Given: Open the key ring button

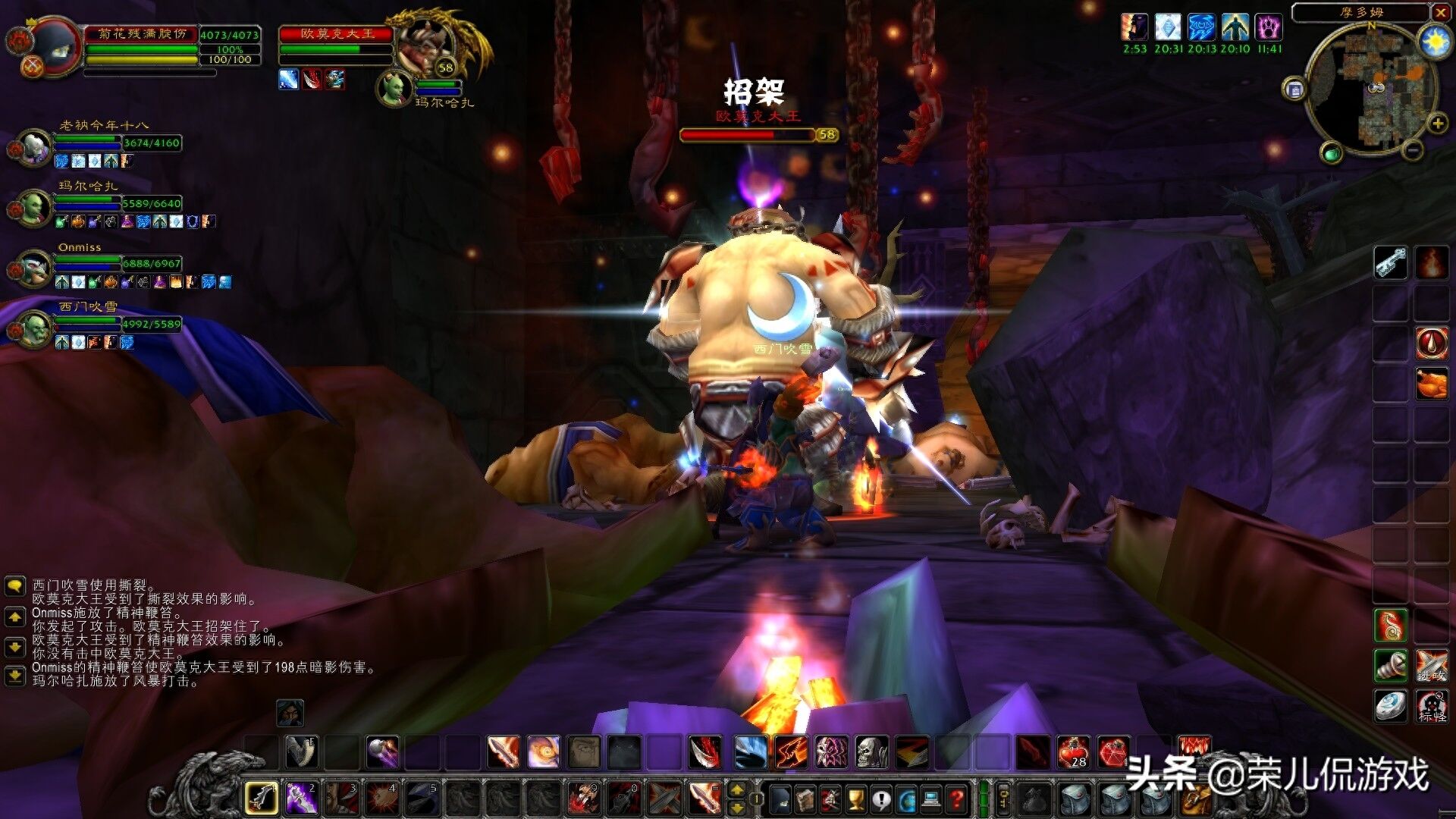Looking at the screenshot, I should coord(1003,799).
